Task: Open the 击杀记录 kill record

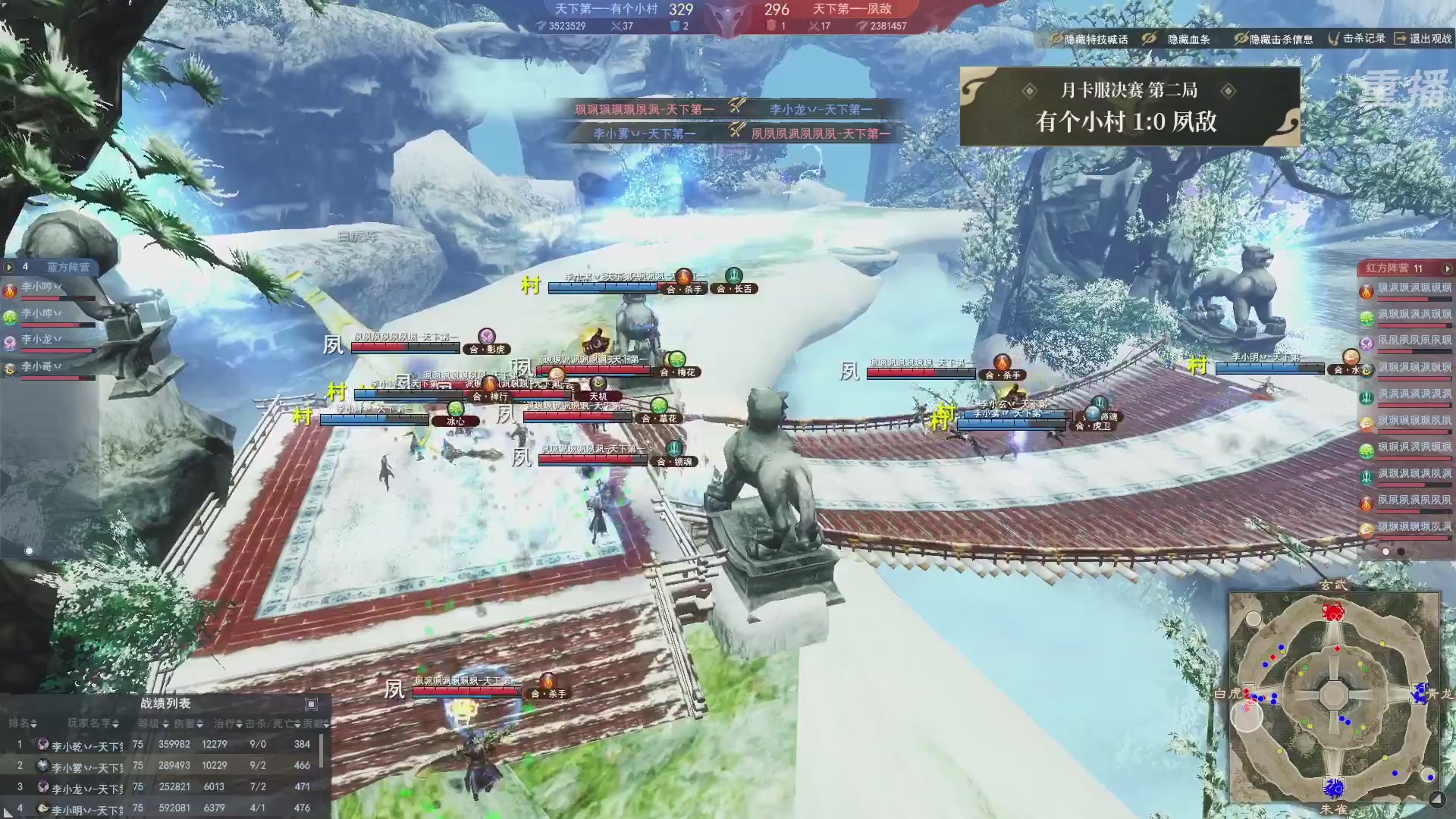Action: (1357, 38)
